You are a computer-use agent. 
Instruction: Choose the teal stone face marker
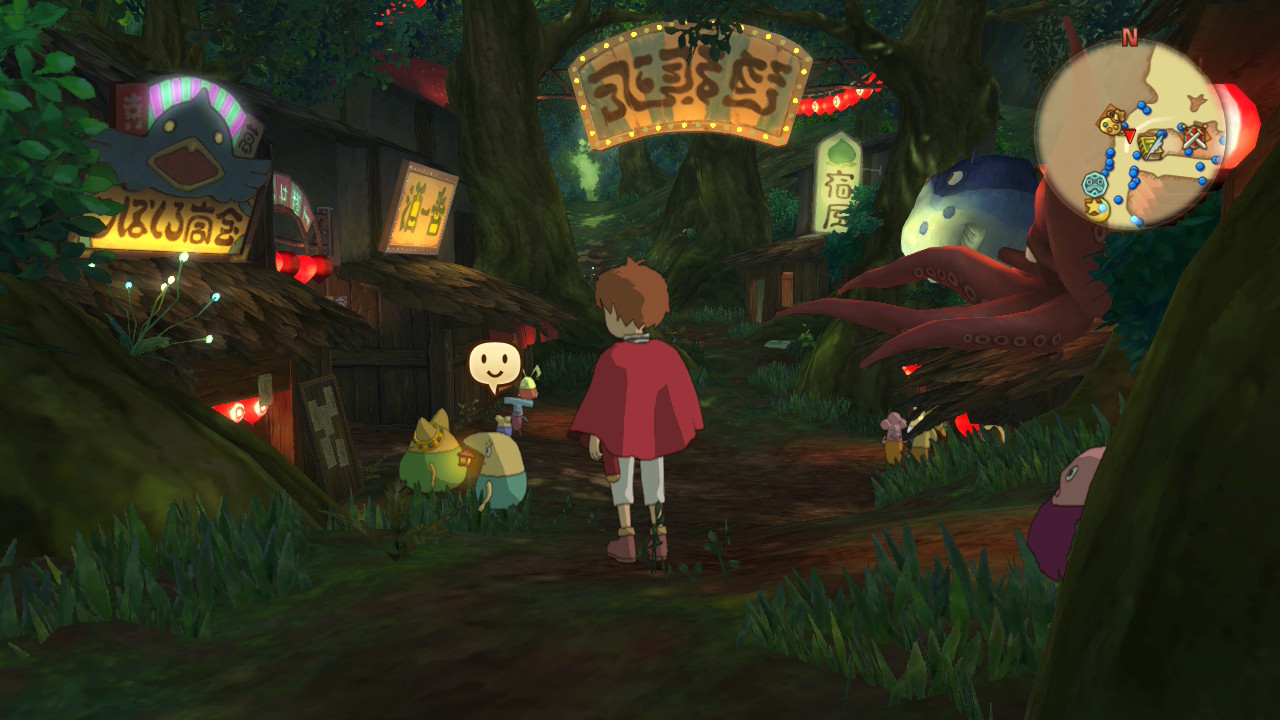[1095, 185]
